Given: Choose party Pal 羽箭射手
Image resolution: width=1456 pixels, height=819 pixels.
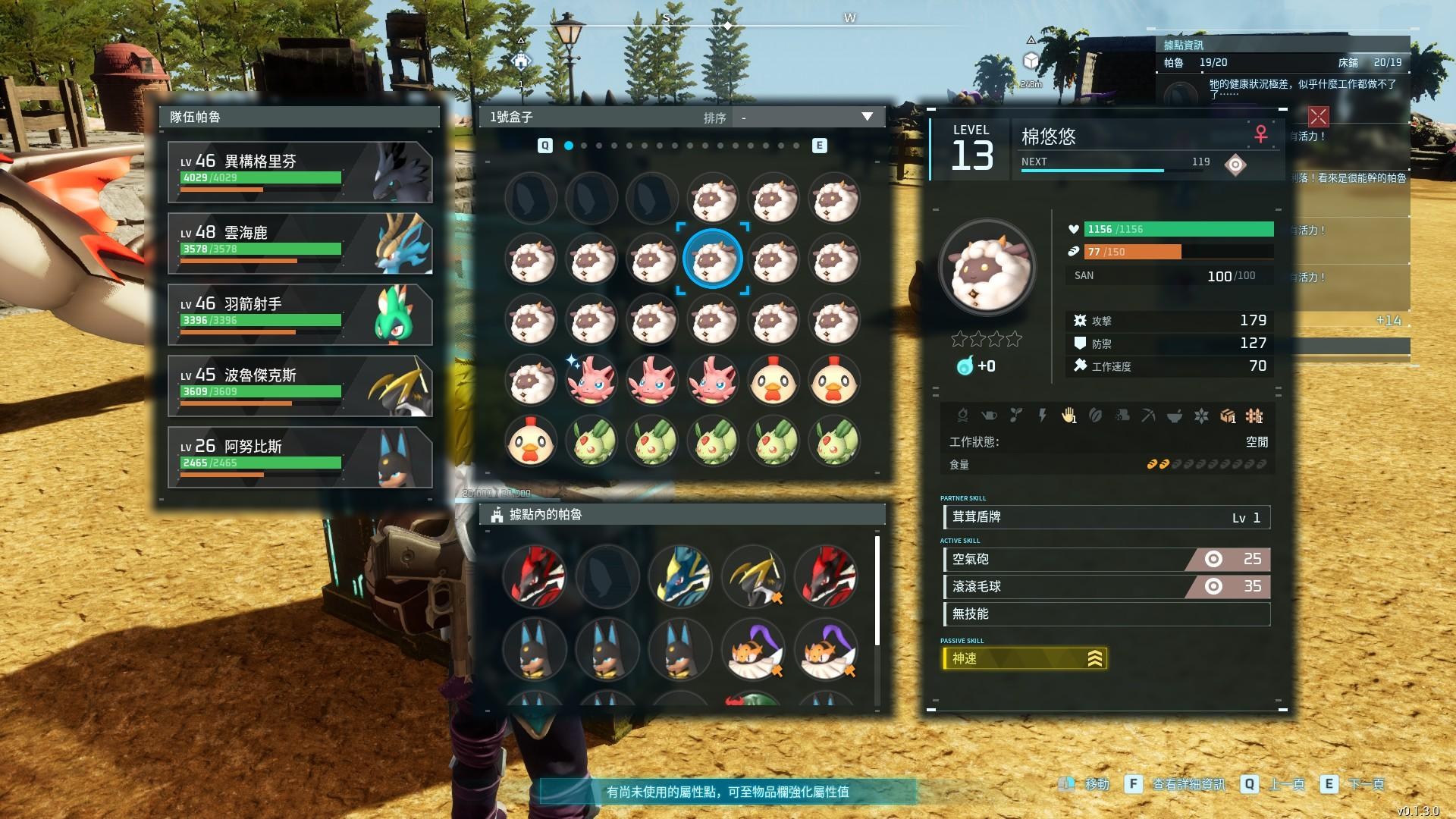Looking at the screenshot, I should point(300,315).
